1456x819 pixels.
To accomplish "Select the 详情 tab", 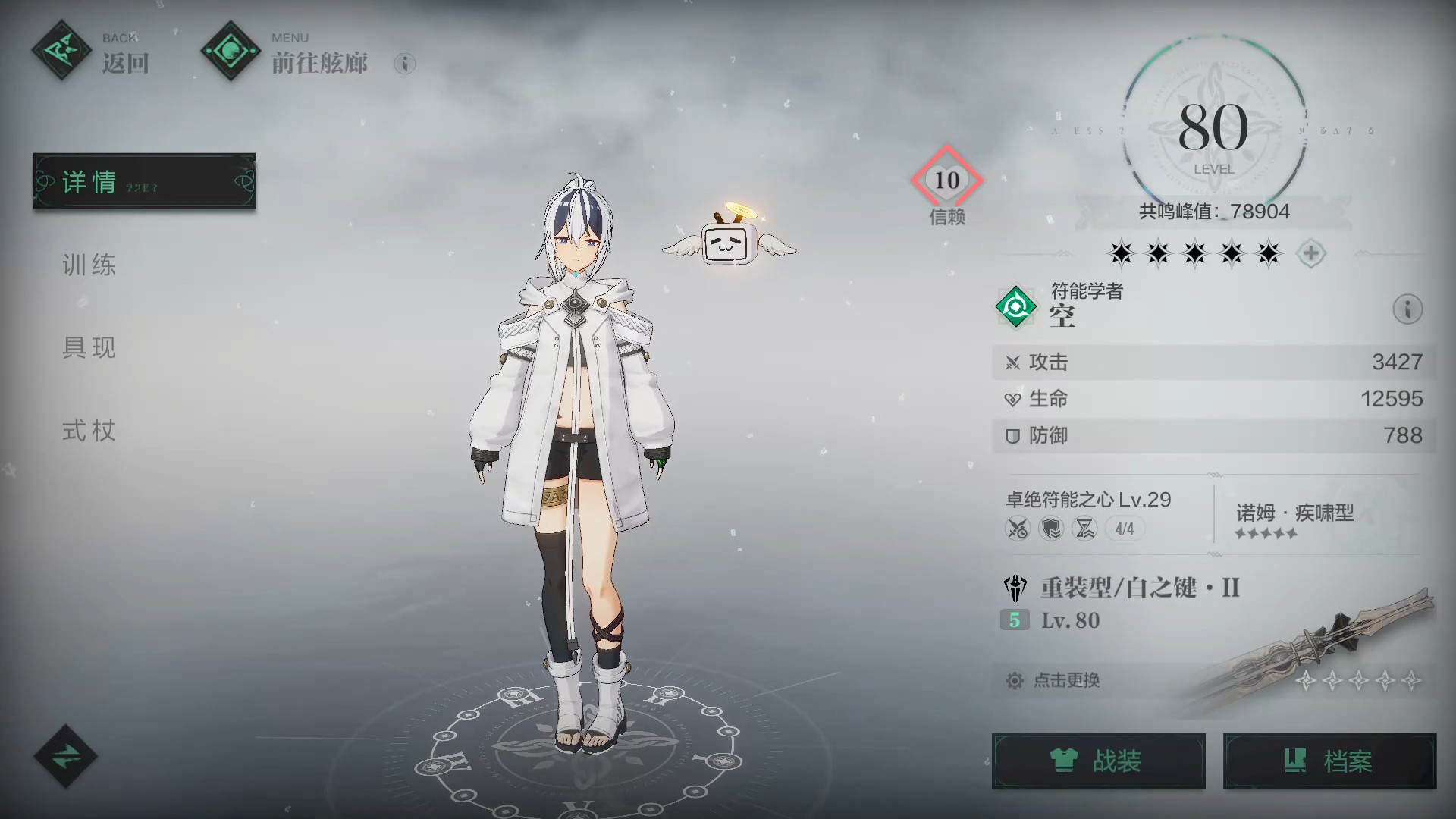I will click(145, 181).
